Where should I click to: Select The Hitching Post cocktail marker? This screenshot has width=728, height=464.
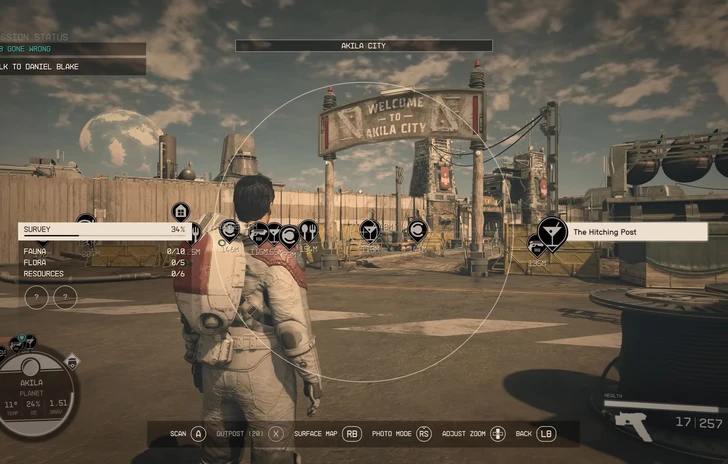552,232
